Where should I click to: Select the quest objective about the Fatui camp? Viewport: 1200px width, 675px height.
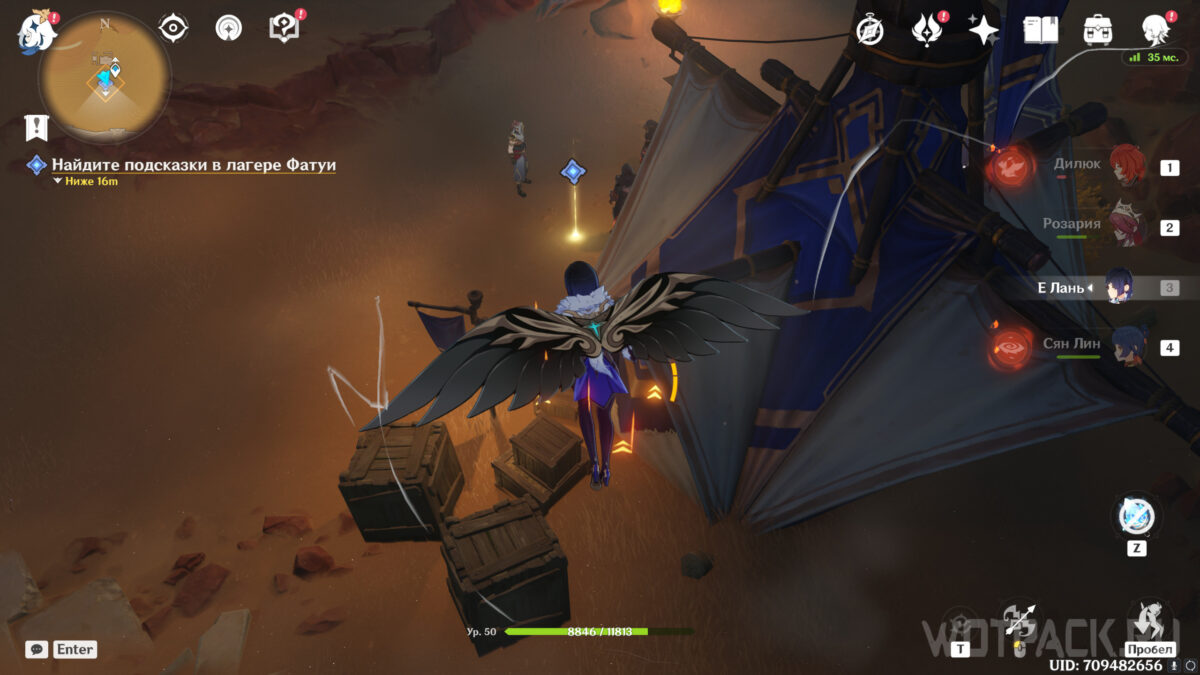click(193, 165)
